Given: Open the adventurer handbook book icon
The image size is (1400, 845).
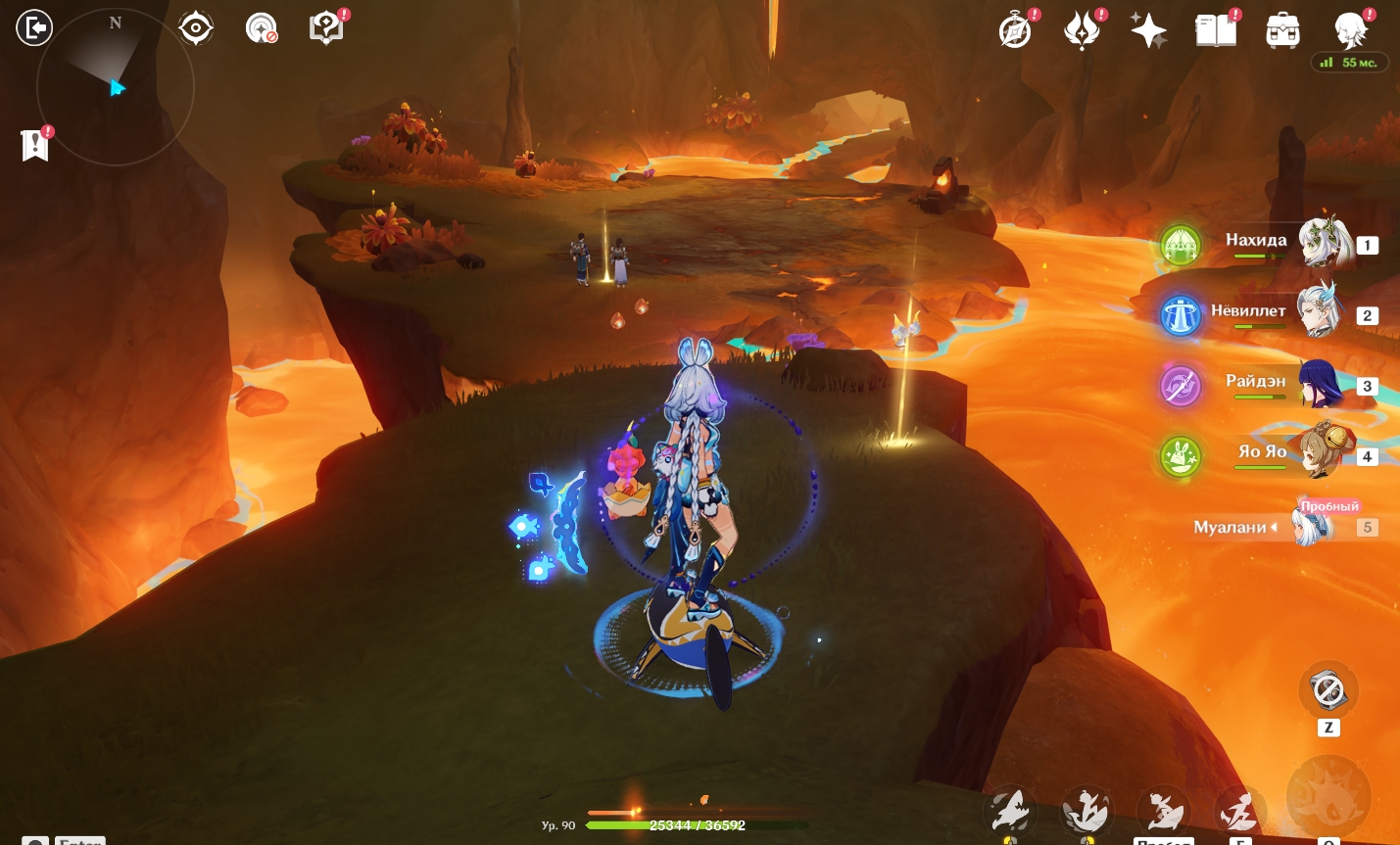Looking at the screenshot, I should [x=1215, y=30].
